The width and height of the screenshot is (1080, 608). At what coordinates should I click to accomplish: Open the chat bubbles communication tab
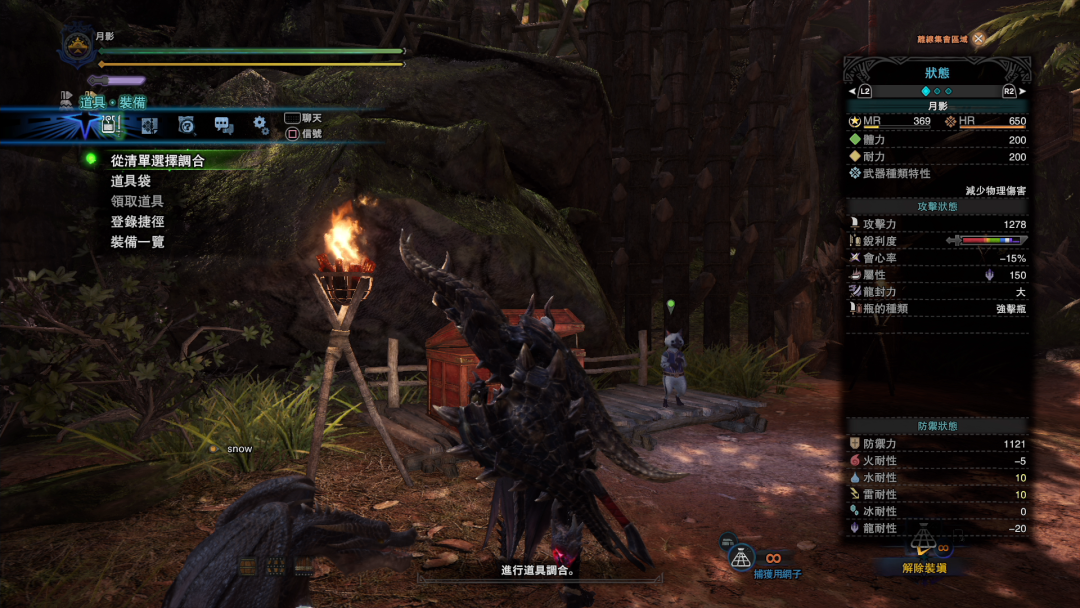pos(223,126)
